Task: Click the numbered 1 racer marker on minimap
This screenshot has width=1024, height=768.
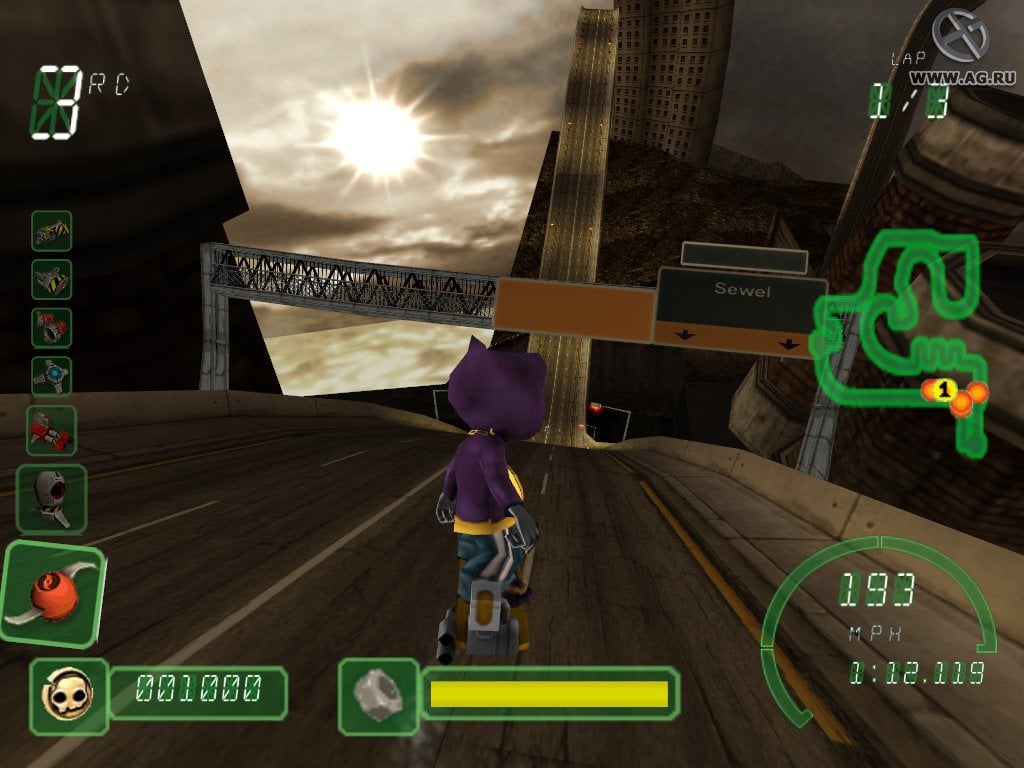Action: pos(946,388)
